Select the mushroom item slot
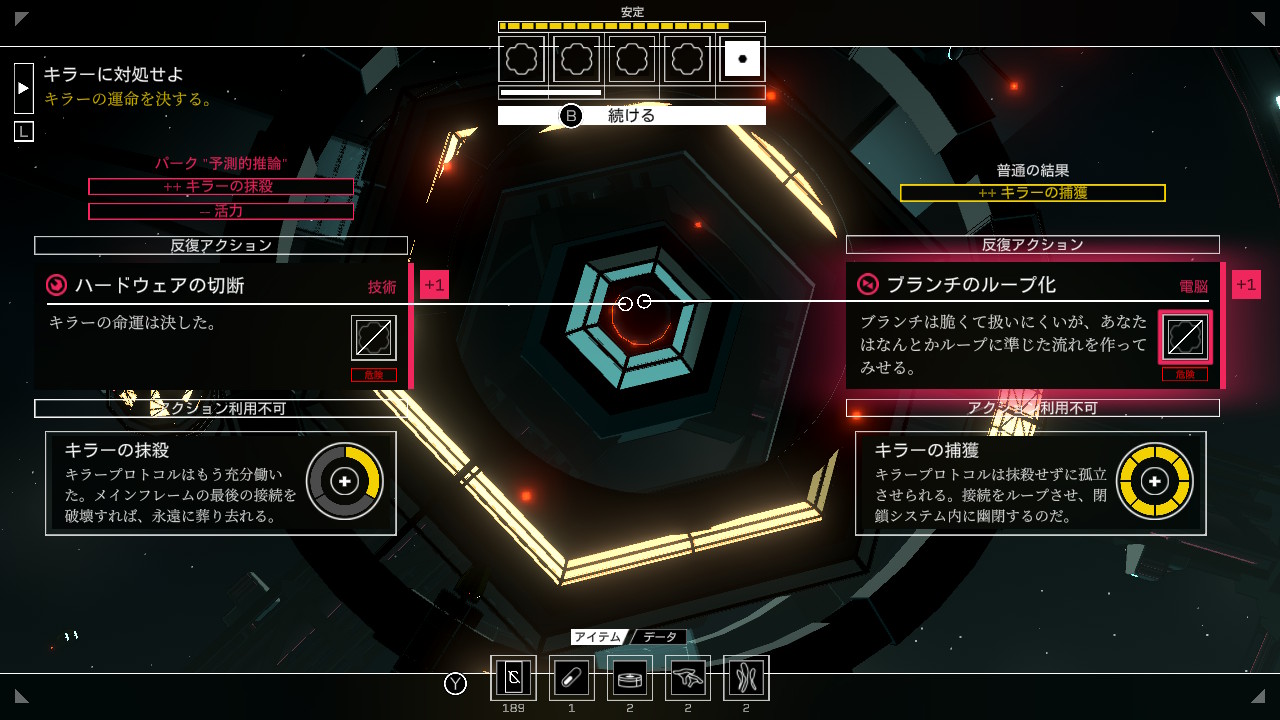Screen dimensions: 1280x720 (688, 678)
